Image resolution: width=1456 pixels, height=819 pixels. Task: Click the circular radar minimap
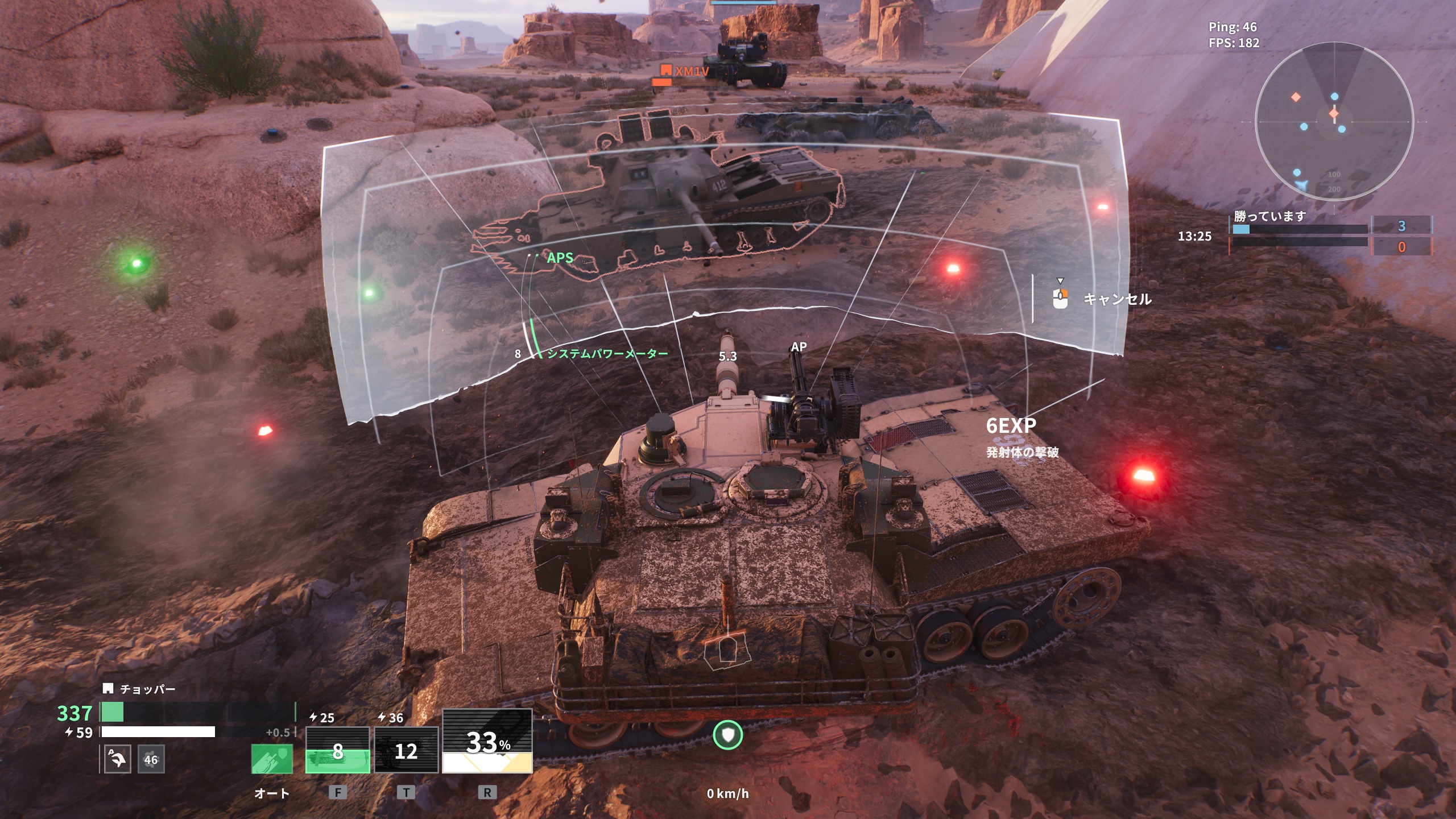point(1334,121)
